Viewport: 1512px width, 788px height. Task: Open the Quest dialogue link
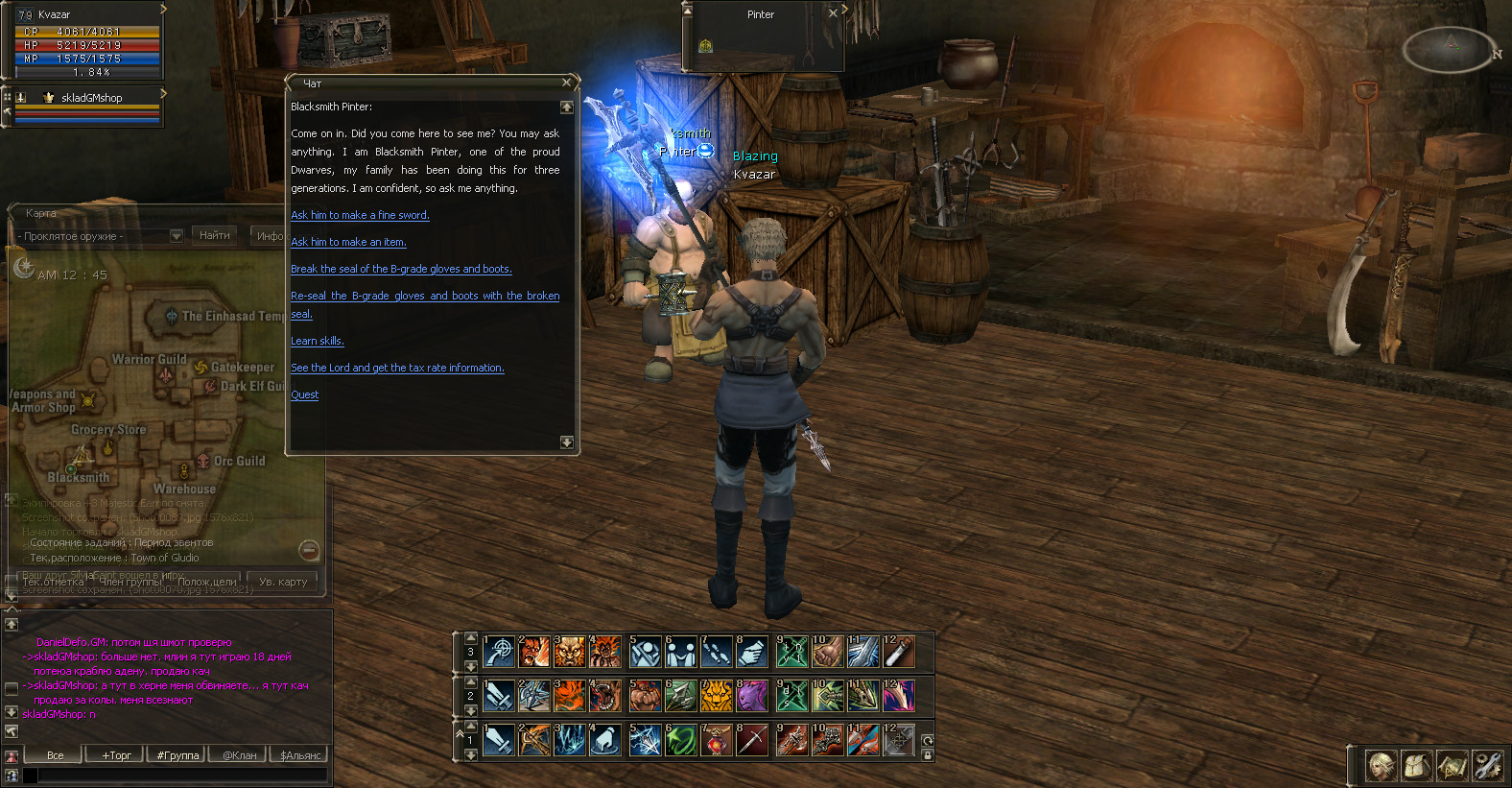point(304,394)
